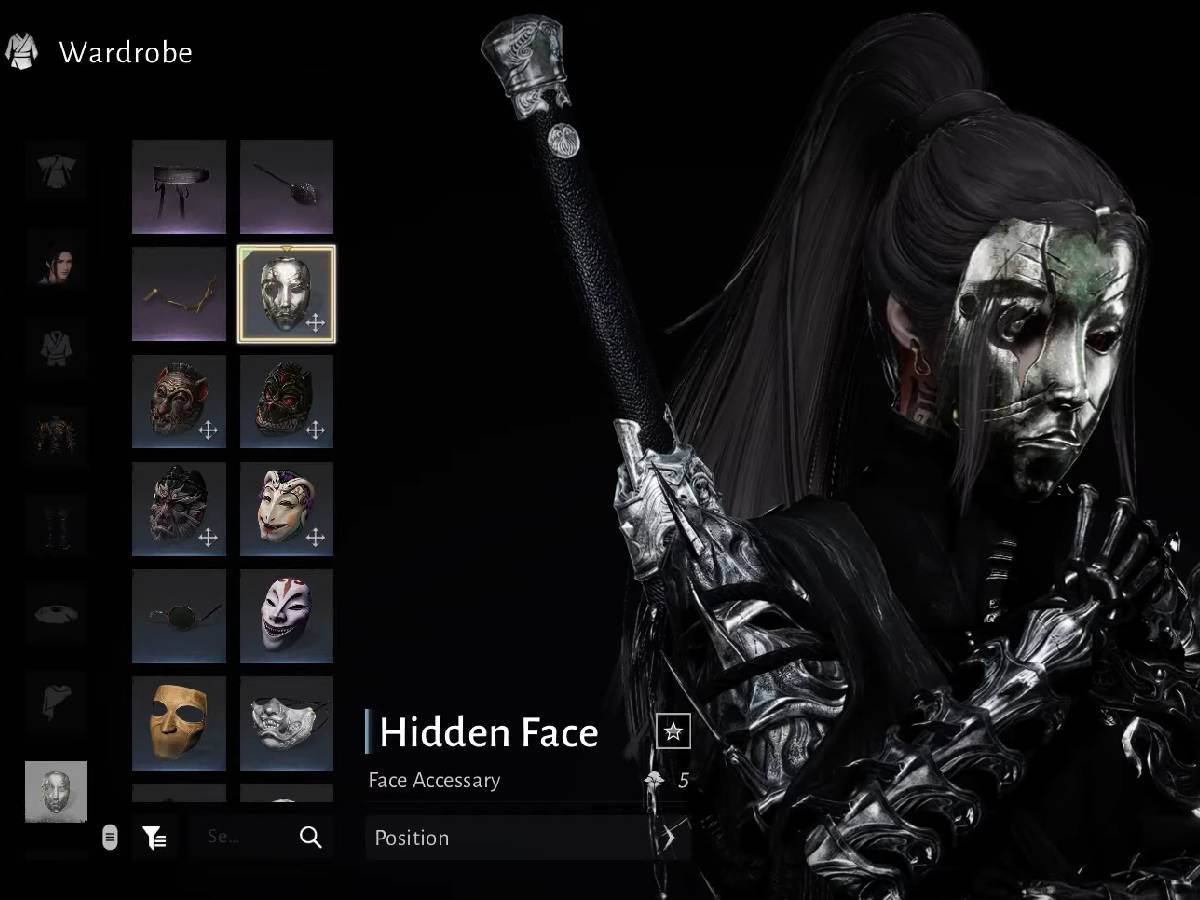Select the horned black demon mask
This screenshot has width=1200, height=900.
click(179, 509)
